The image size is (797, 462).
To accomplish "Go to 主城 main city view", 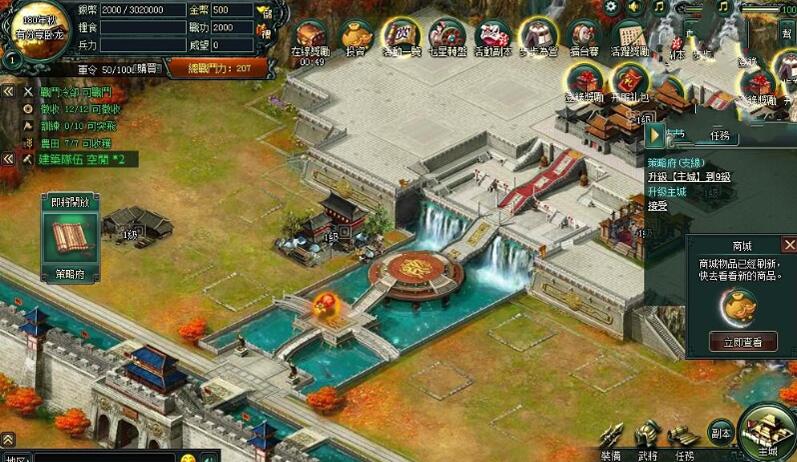I will pyautogui.click(x=769, y=432).
